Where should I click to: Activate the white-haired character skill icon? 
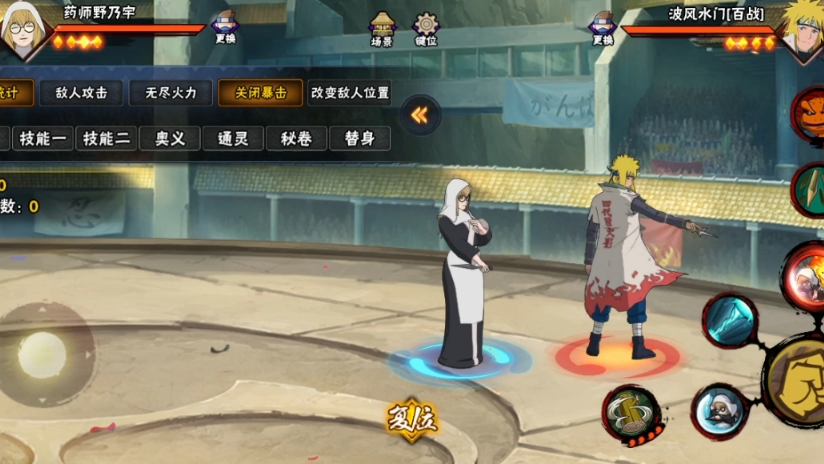[720, 410]
